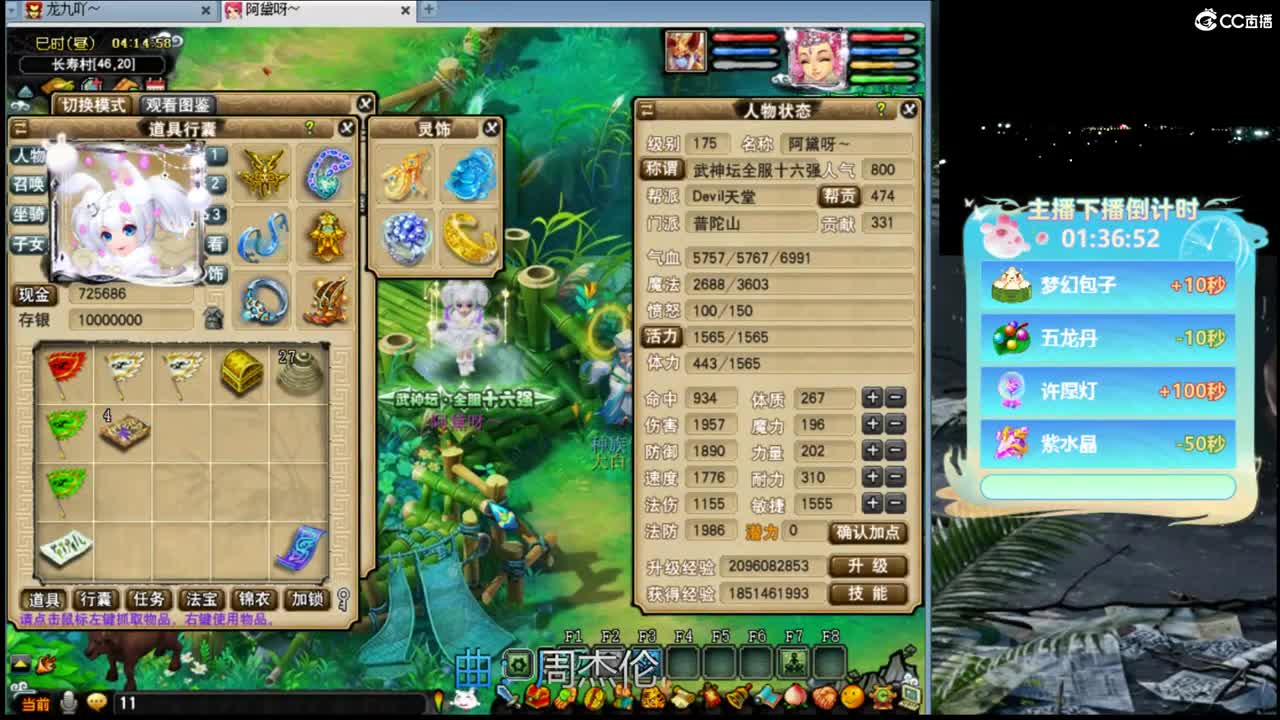Click the smiley face icon in the bottom hotbar
Screen dimensions: 1280x720
point(852,697)
